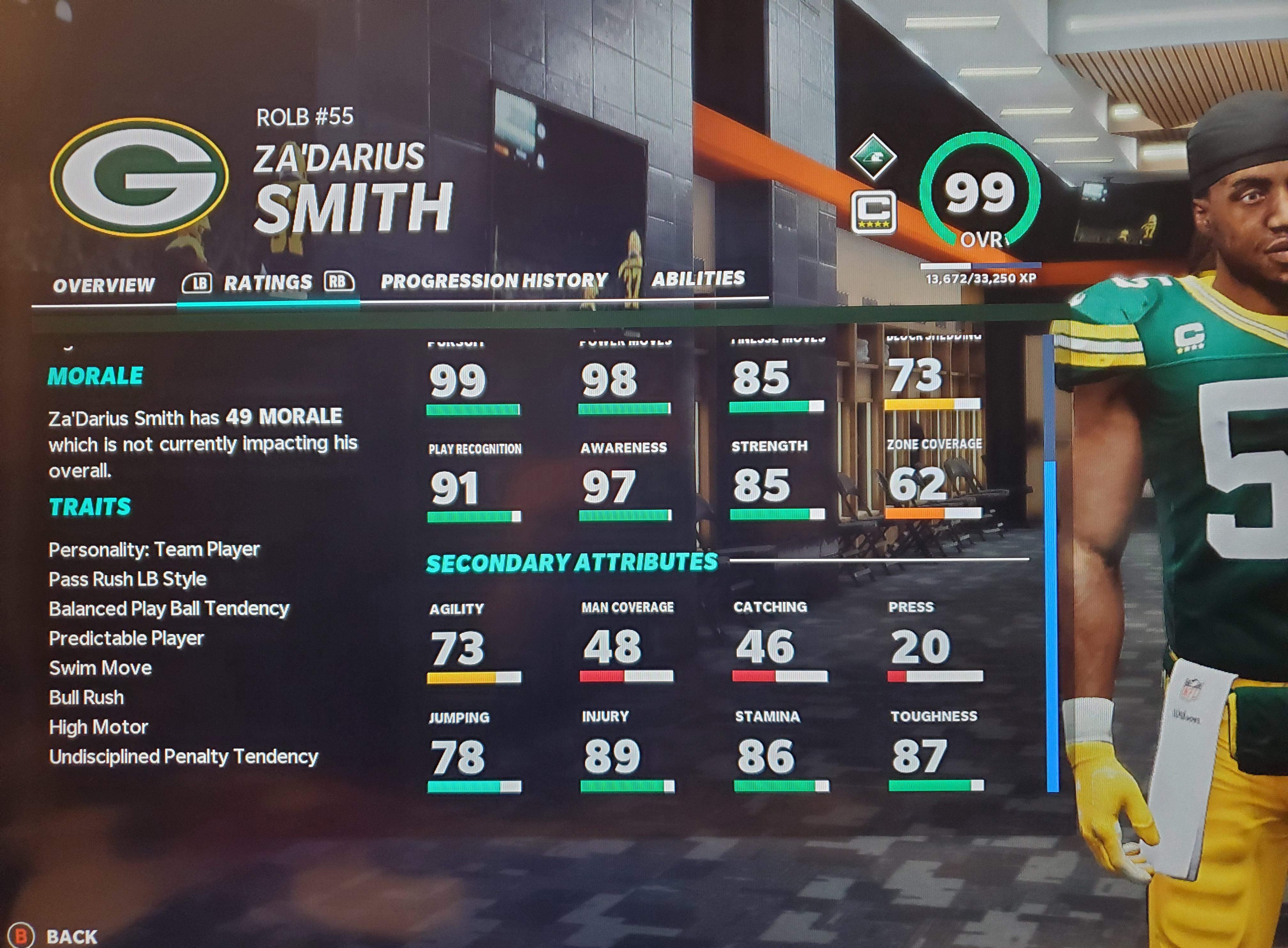Viewport: 1288px width, 948px height.
Task: Select the Ratings tab
Action: (267, 282)
